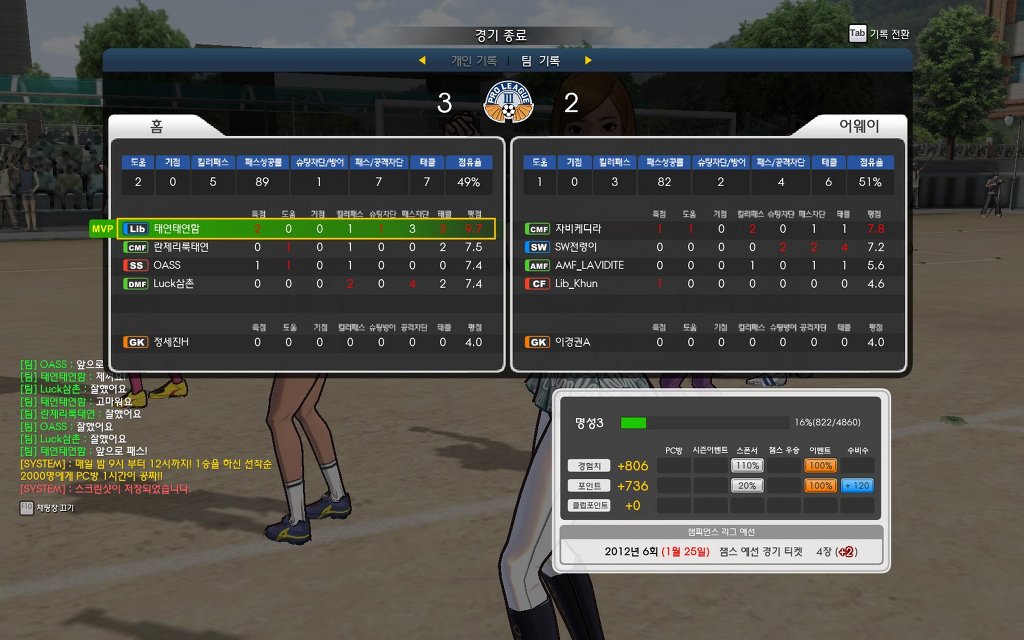Switch to the 개인 기록 tab

click(x=474, y=61)
